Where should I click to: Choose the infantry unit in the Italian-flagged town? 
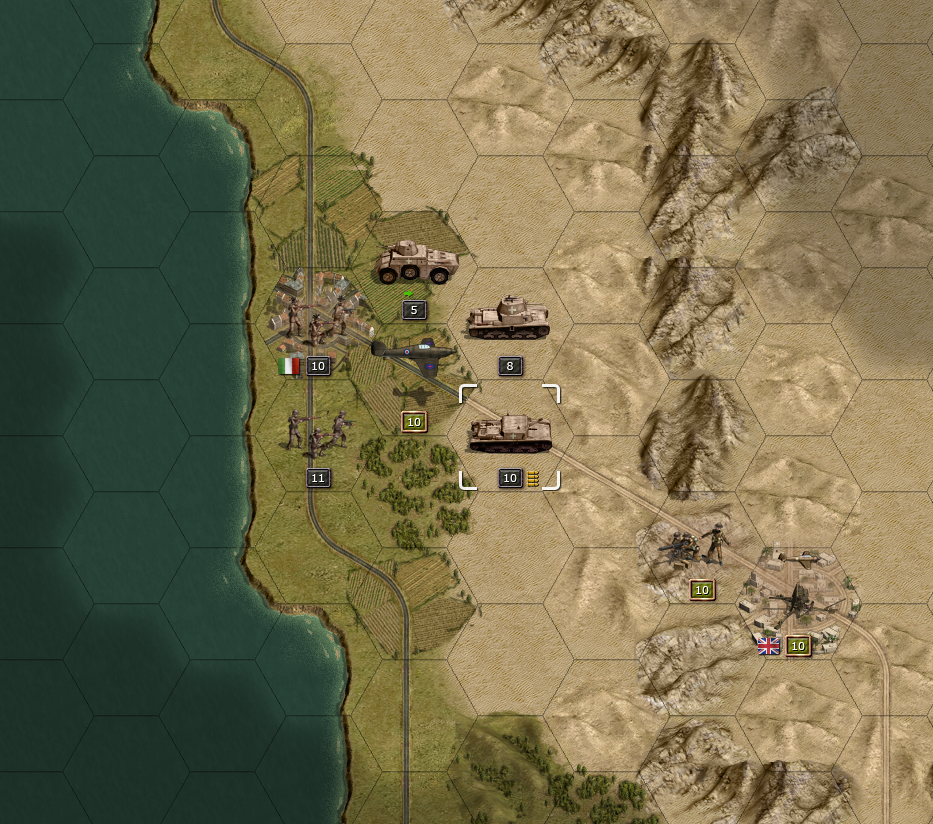click(318, 319)
